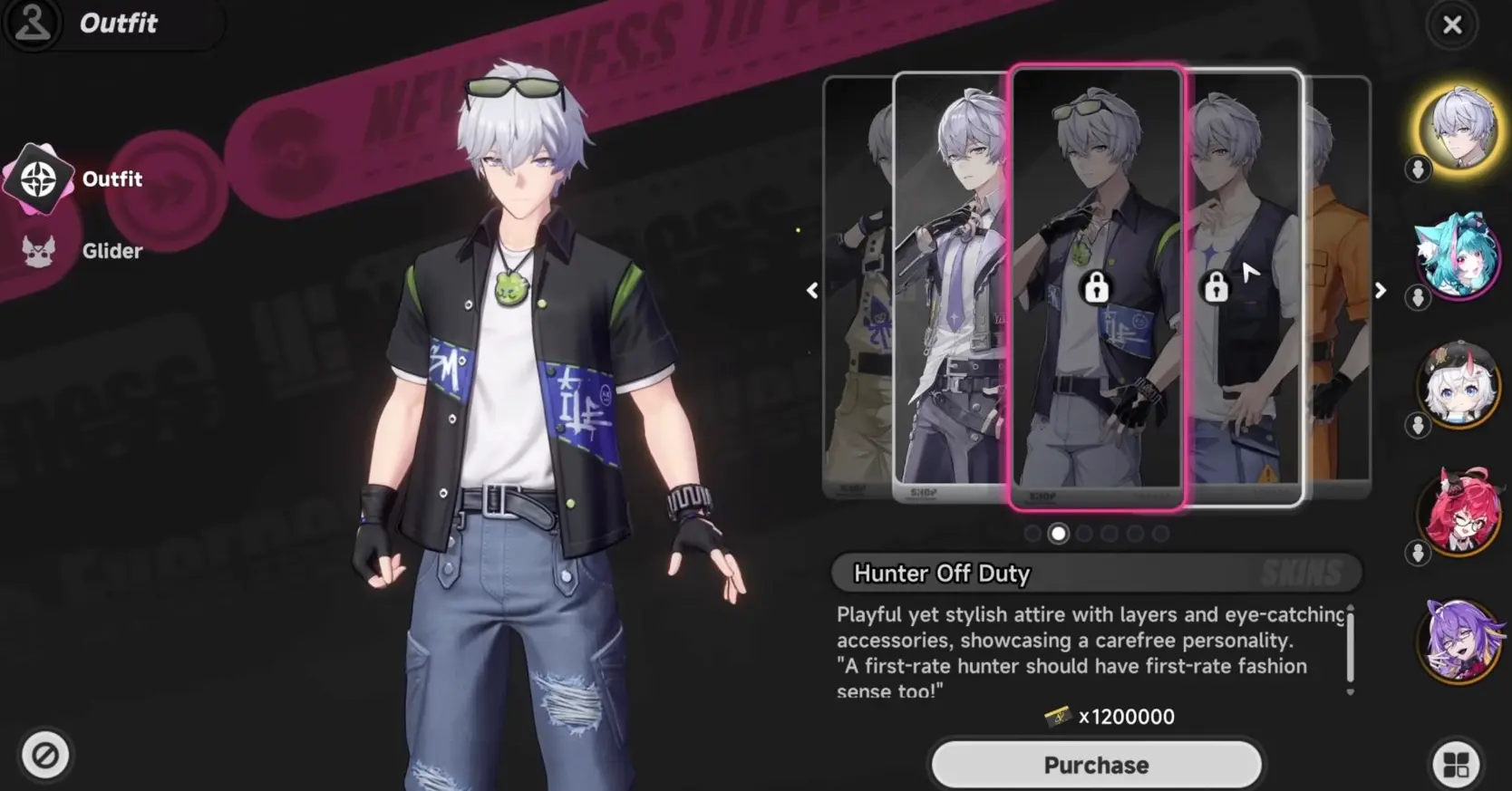The image size is (1512, 791).
Task: Purchase the Hunter Off Duty skin
Action: [x=1095, y=764]
